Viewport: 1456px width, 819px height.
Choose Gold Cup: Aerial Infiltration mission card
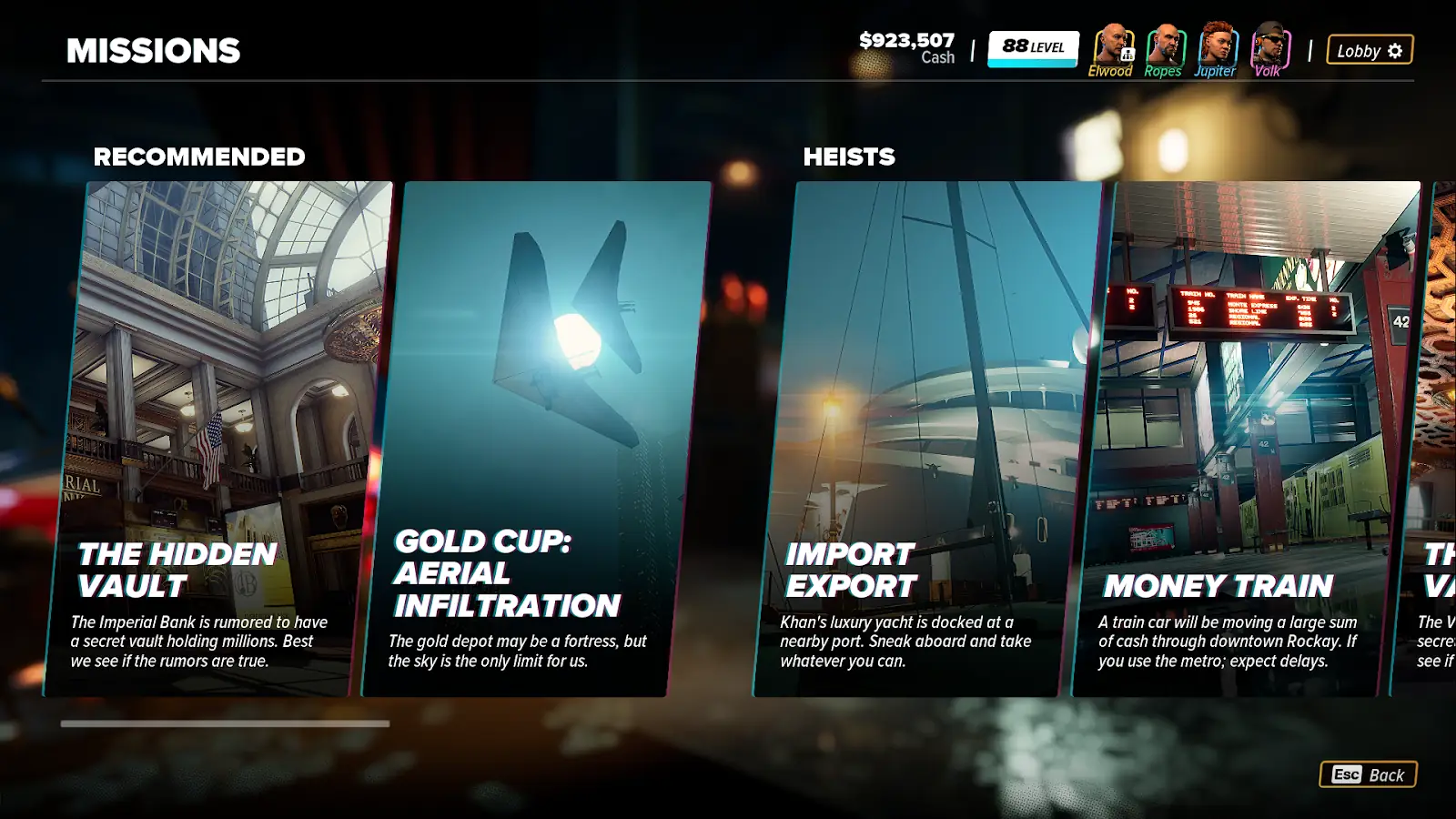coord(537,437)
